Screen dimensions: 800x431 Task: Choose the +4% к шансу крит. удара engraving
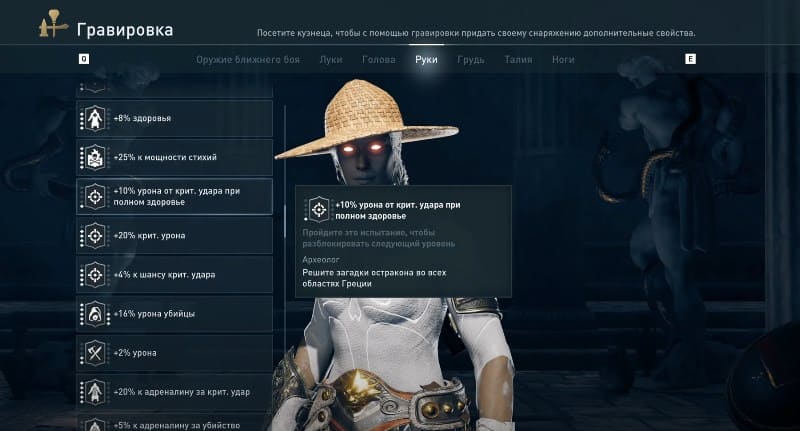tap(175, 274)
